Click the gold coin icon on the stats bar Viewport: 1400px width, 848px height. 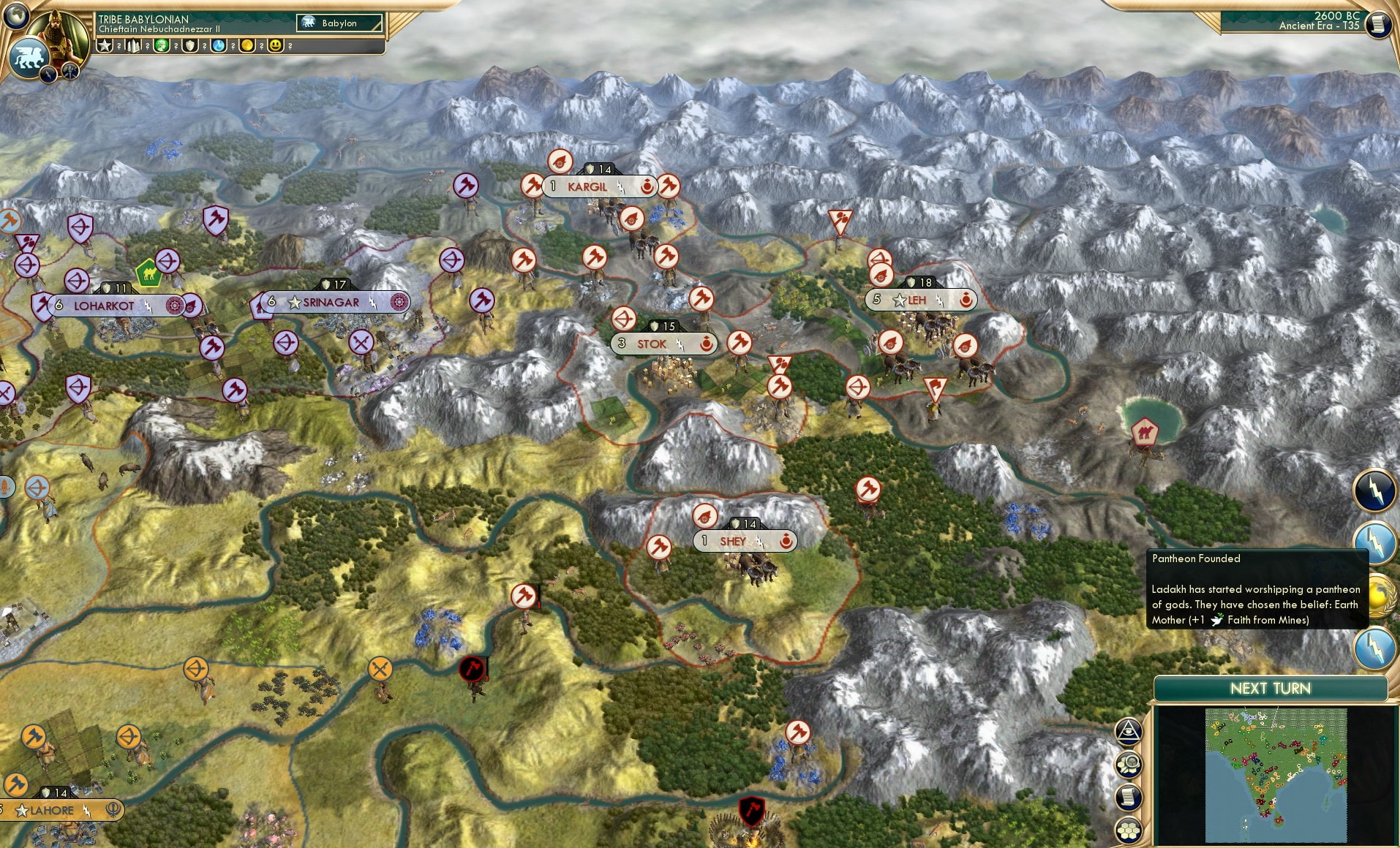click(246, 45)
